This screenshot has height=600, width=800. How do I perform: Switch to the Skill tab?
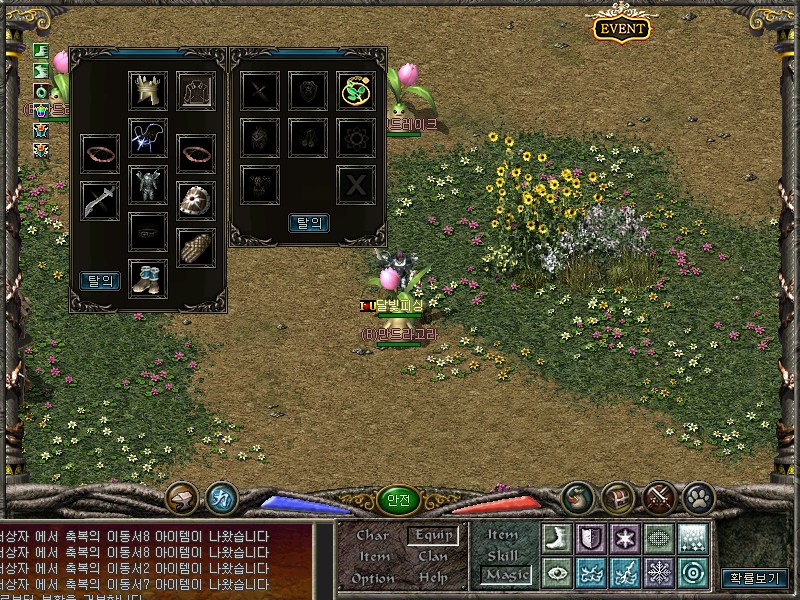[x=503, y=555]
